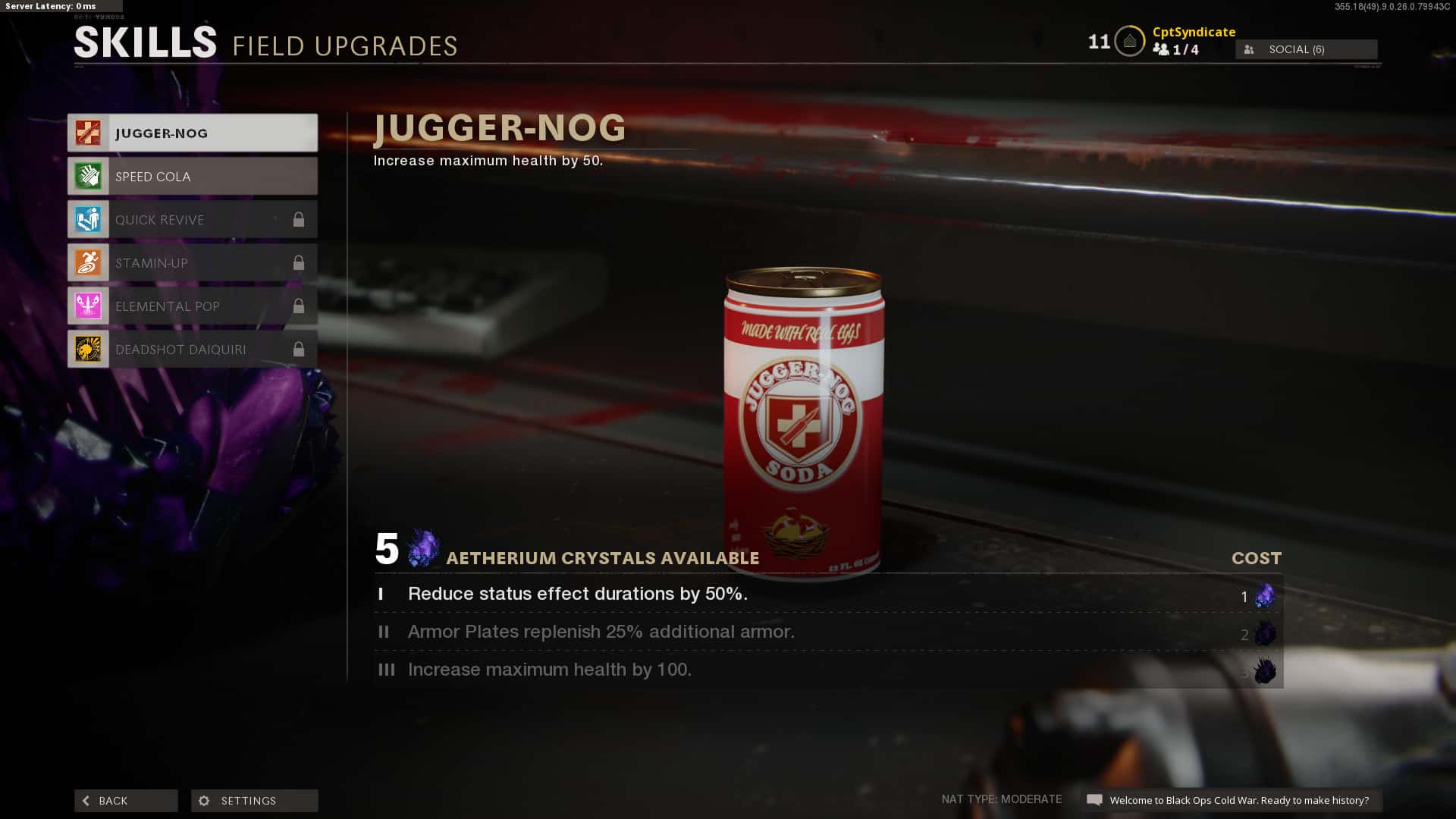Open the Social panel

(1306, 49)
